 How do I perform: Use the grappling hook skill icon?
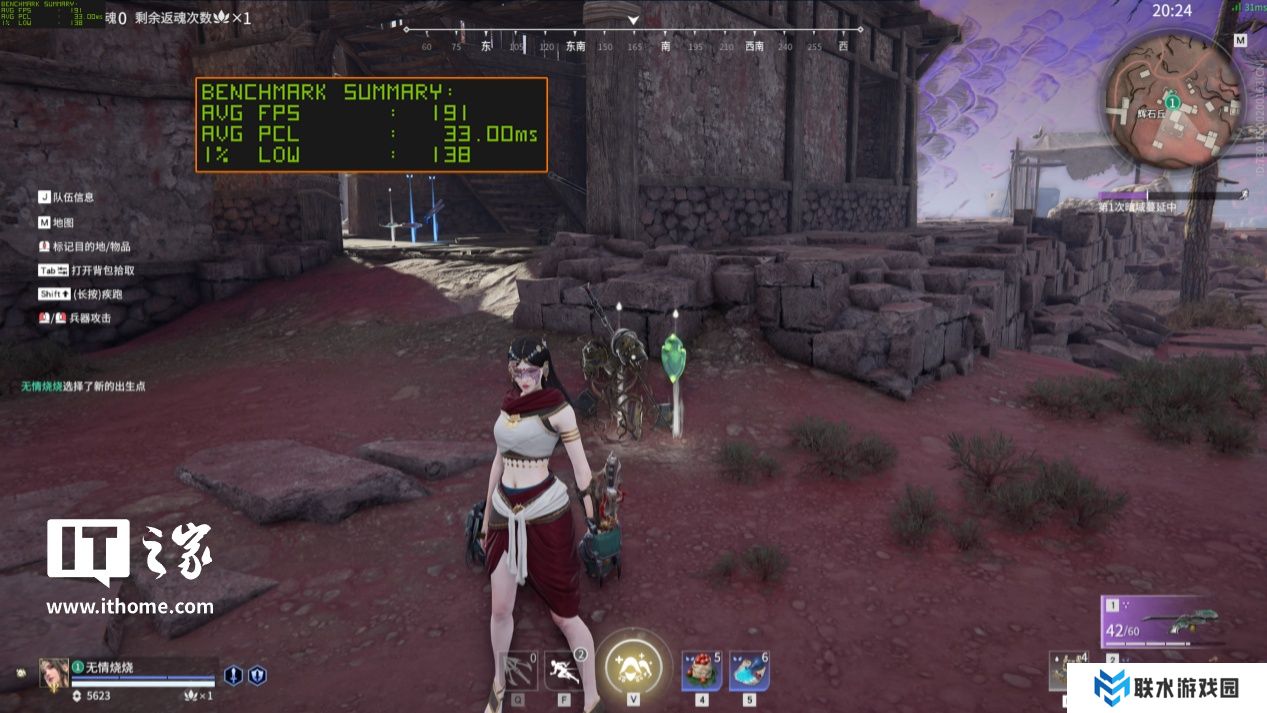(x=519, y=670)
